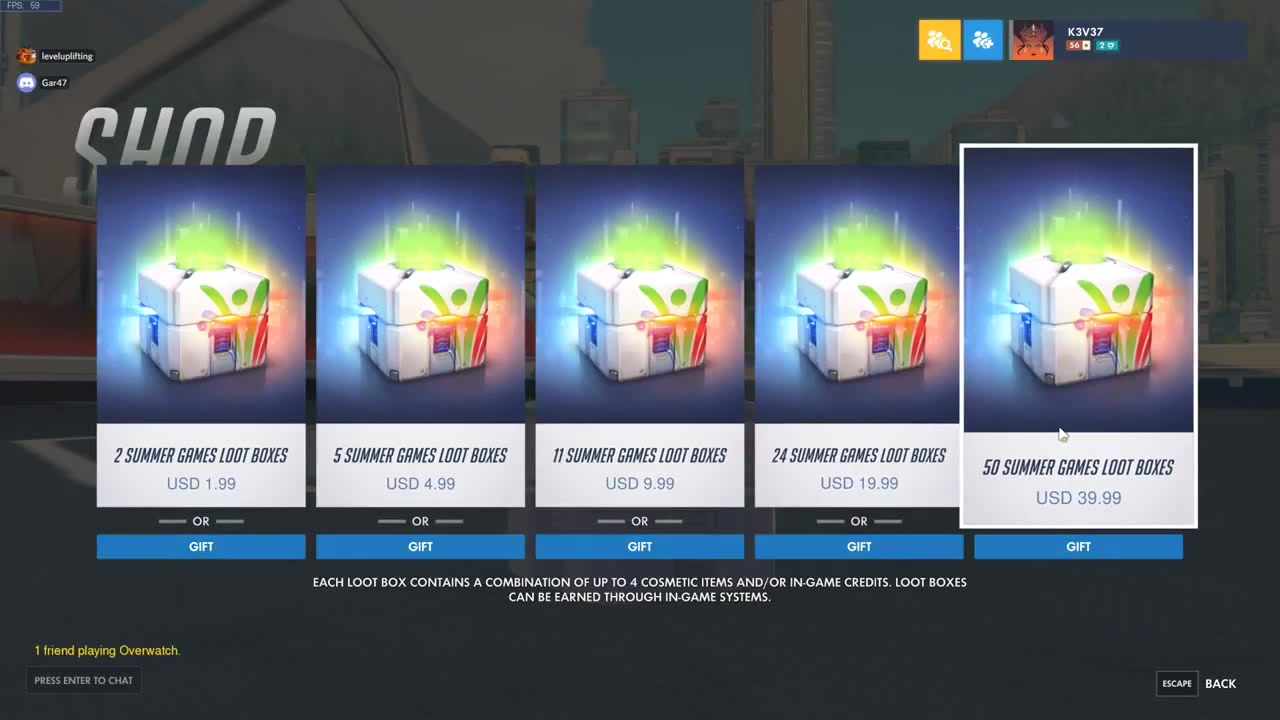Click the ESCAPE key hint label
Screen dimensions: 1280x720
tap(1176, 683)
